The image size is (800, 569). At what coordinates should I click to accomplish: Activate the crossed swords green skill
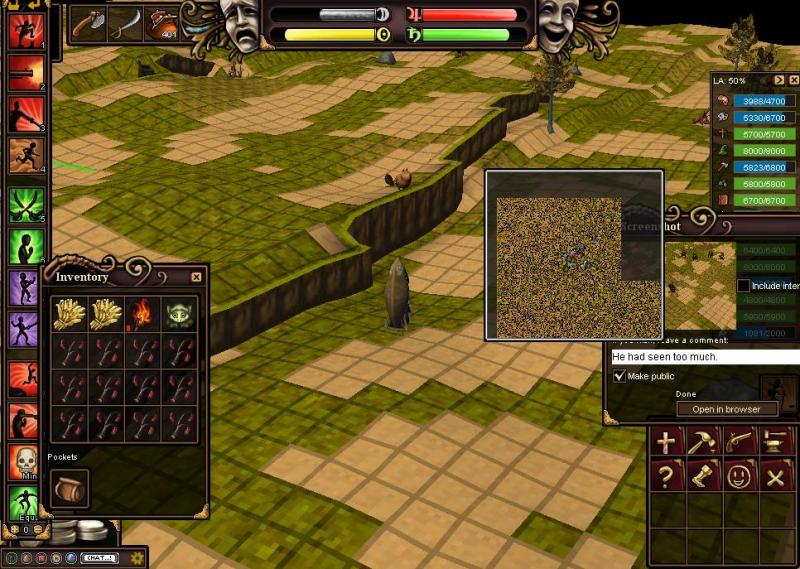[24, 206]
